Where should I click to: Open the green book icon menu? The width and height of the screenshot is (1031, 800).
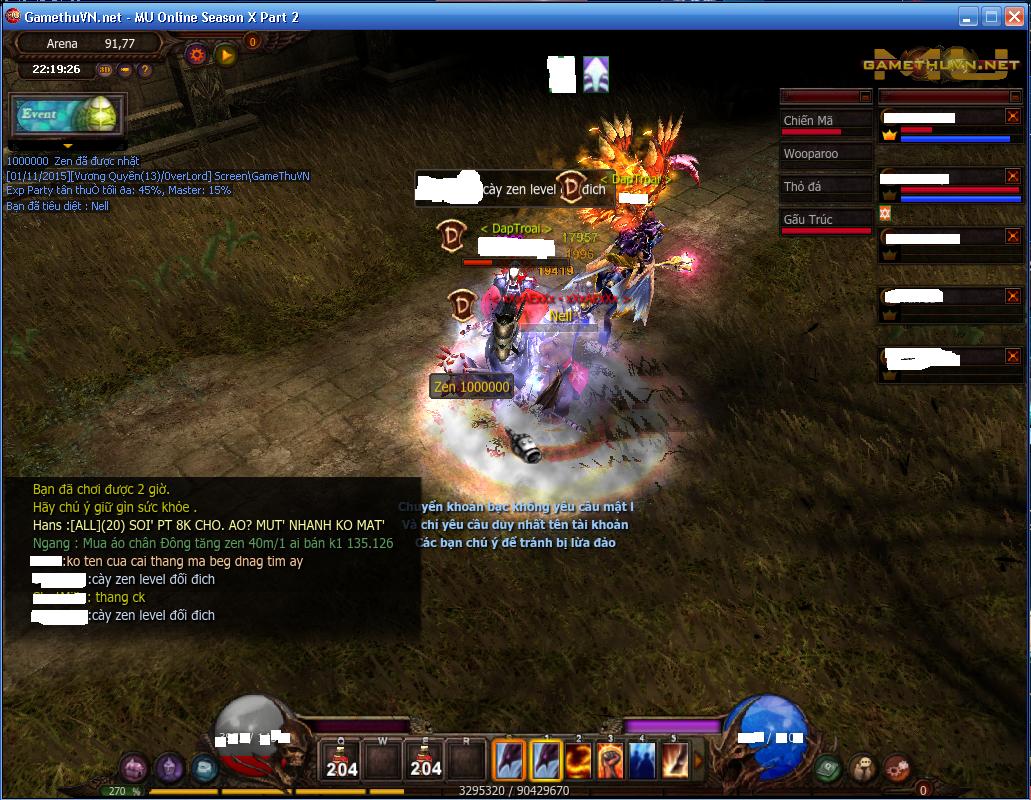click(x=827, y=768)
